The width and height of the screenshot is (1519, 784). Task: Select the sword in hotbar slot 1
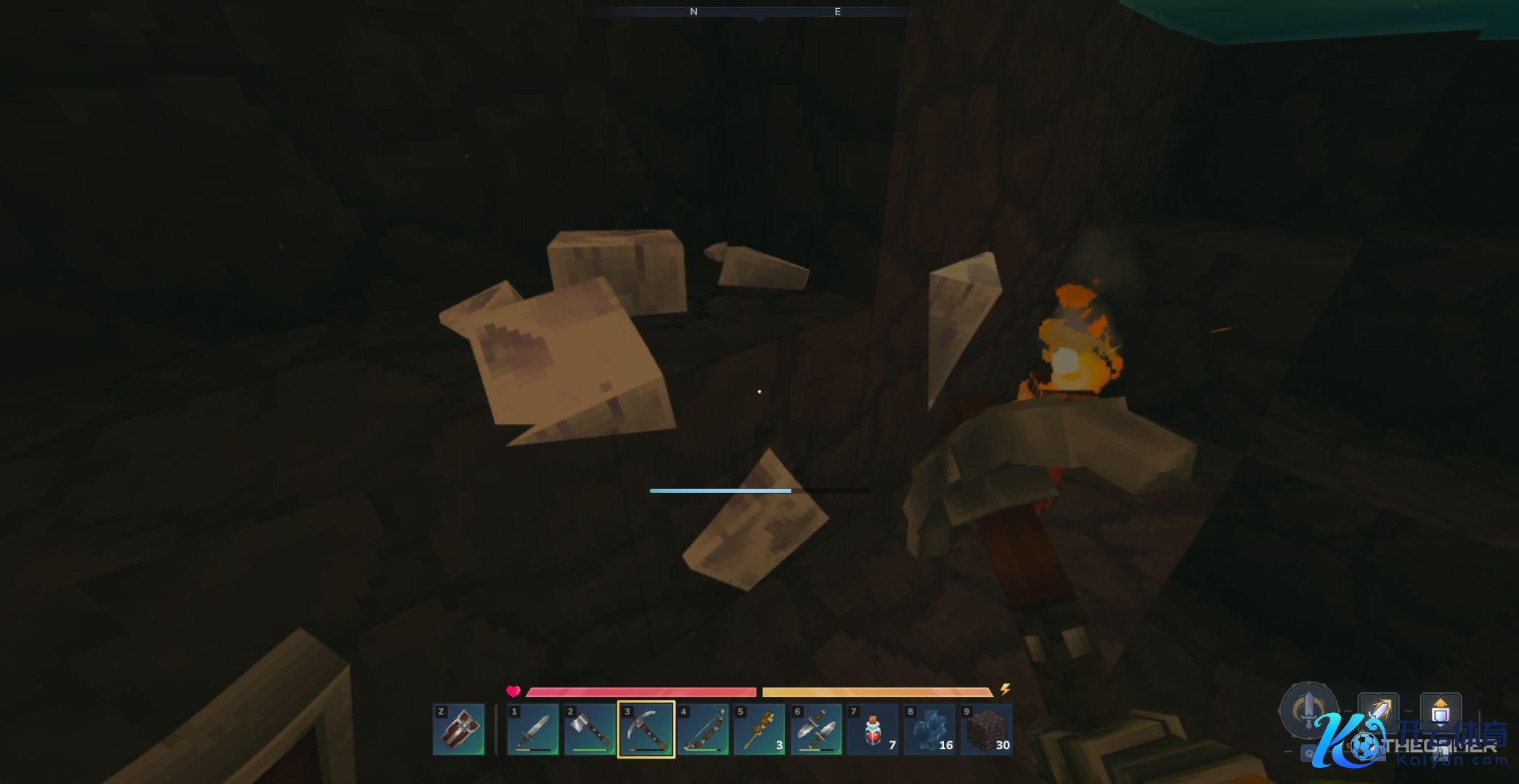[x=533, y=730]
